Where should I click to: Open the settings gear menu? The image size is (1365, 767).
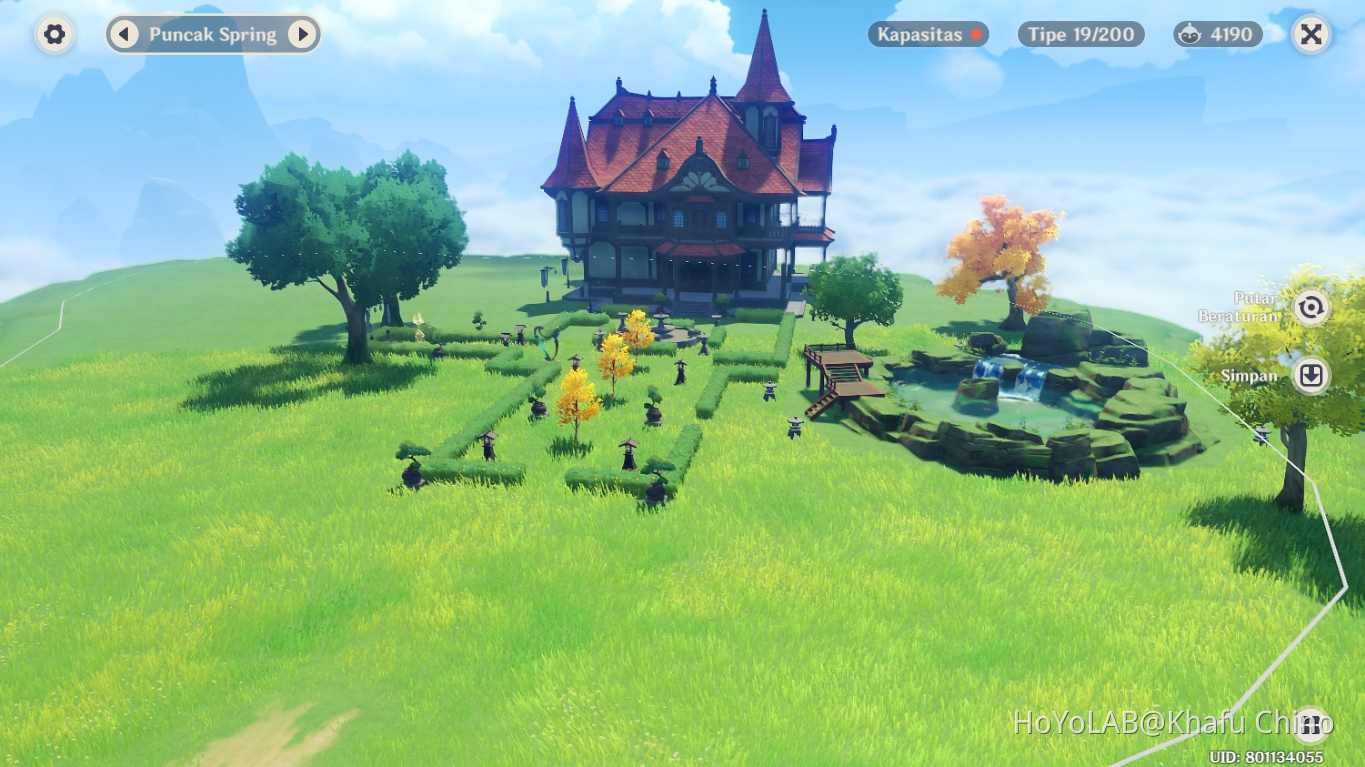(x=54, y=34)
